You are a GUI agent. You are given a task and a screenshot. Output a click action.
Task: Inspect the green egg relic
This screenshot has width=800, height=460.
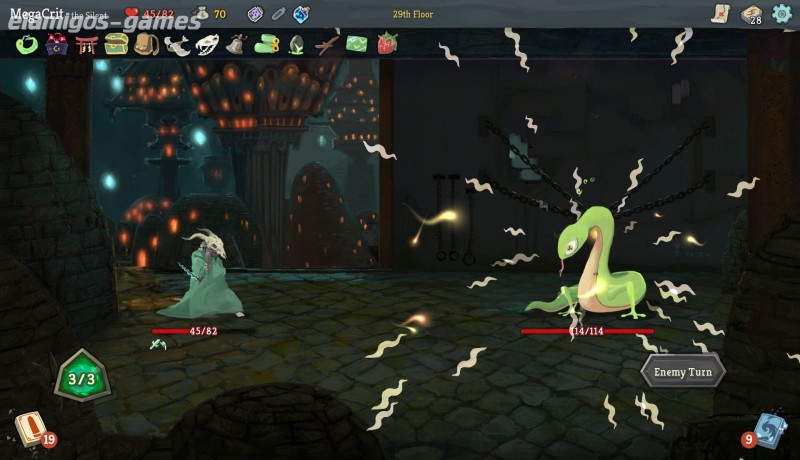click(x=297, y=45)
